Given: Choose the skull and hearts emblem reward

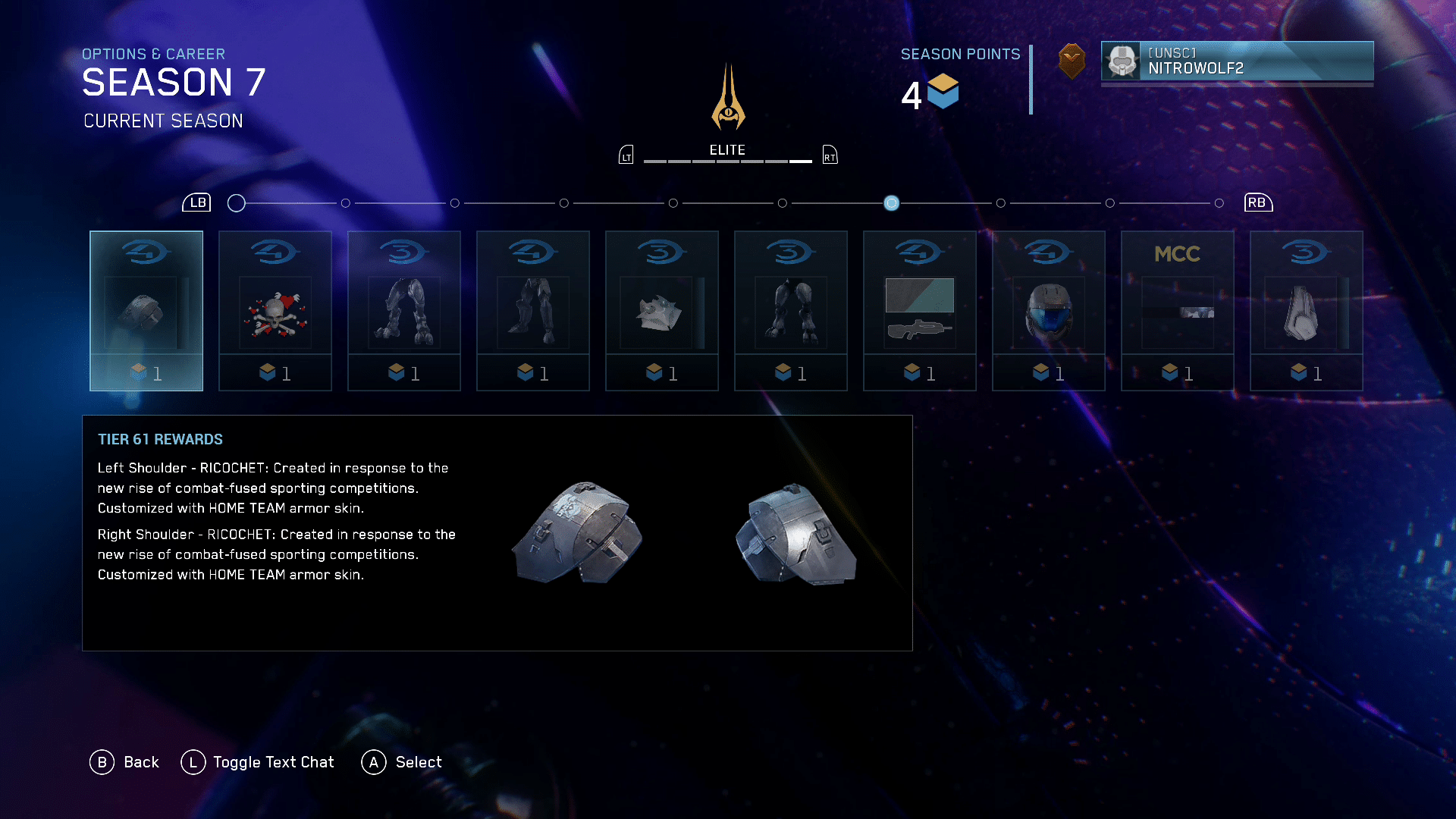Looking at the screenshot, I should coord(275,311).
